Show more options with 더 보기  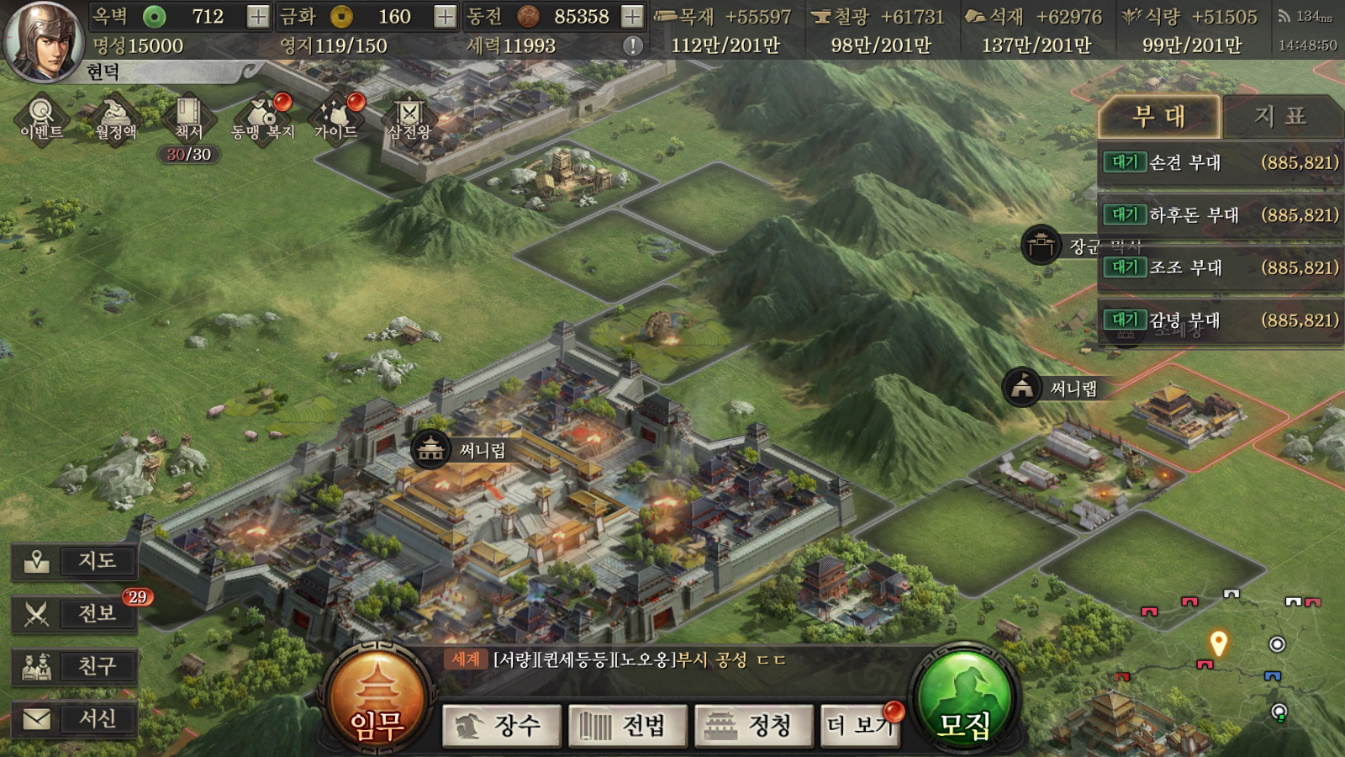pyautogui.click(x=860, y=725)
